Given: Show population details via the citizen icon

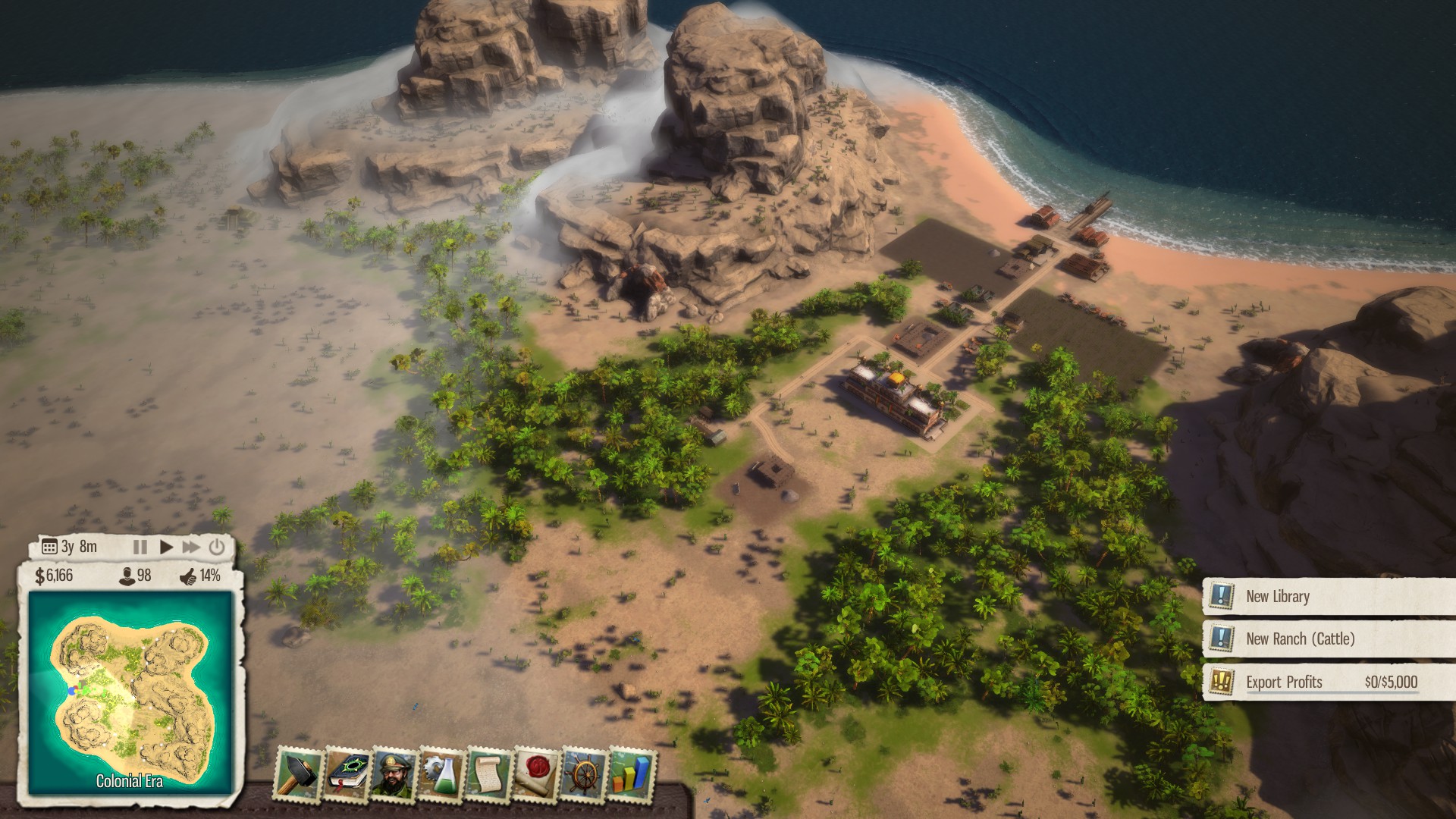Looking at the screenshot, I should [x=127, y=576].
